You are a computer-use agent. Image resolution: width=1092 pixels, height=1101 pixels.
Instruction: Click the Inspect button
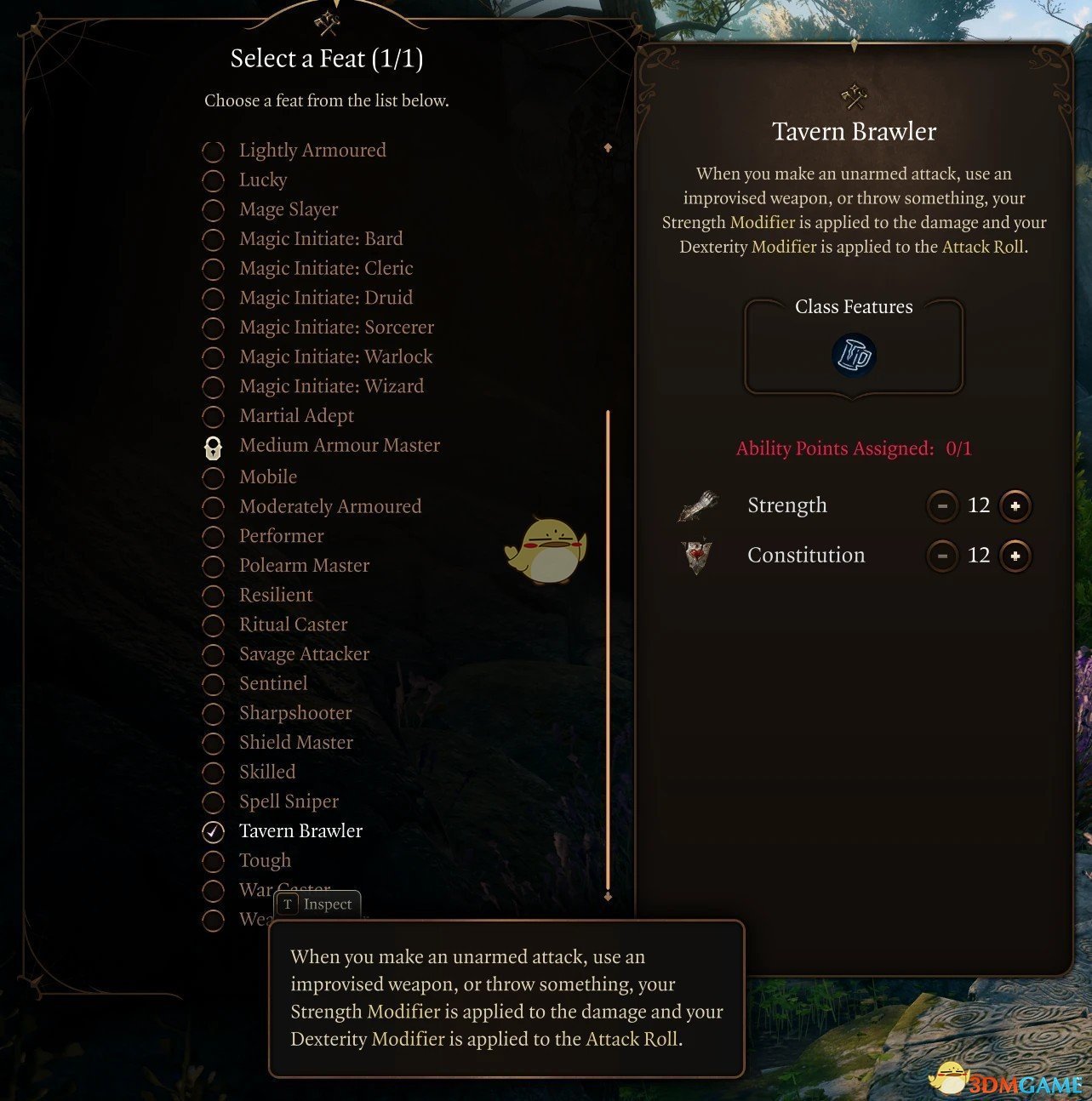click(x=317, y=904)
